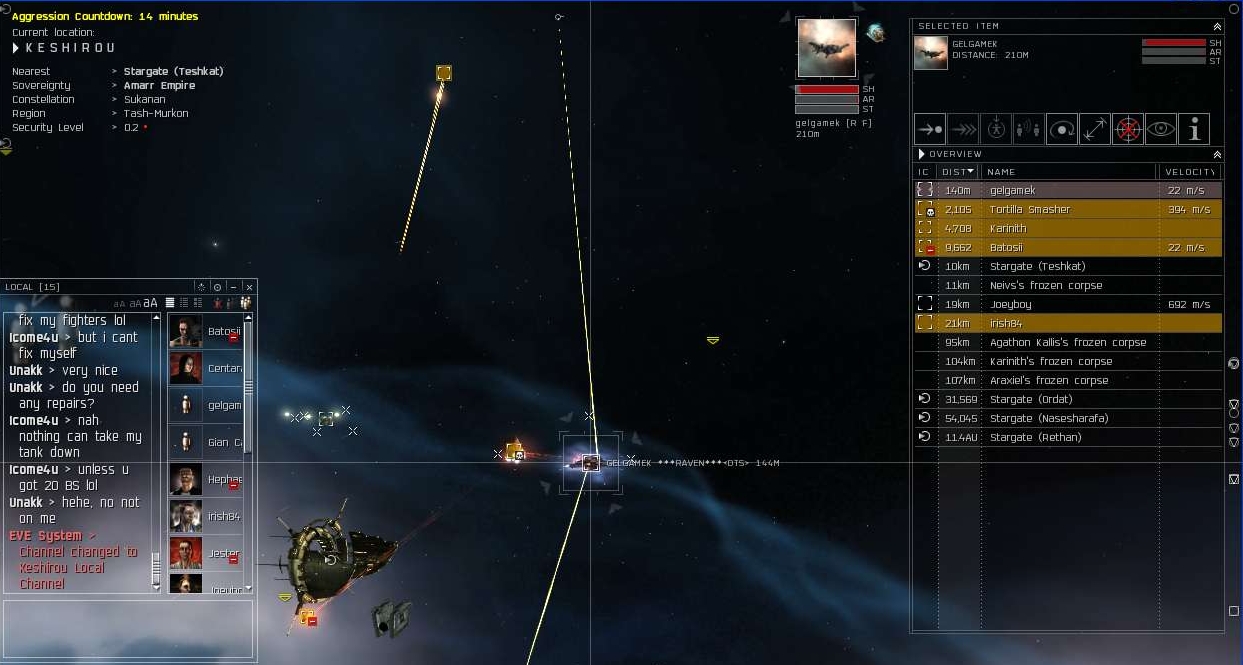Image resolution: width=1243 pixels, height=665 pixels.
Task: Select largest chat font size option
Action: (150, 303)
